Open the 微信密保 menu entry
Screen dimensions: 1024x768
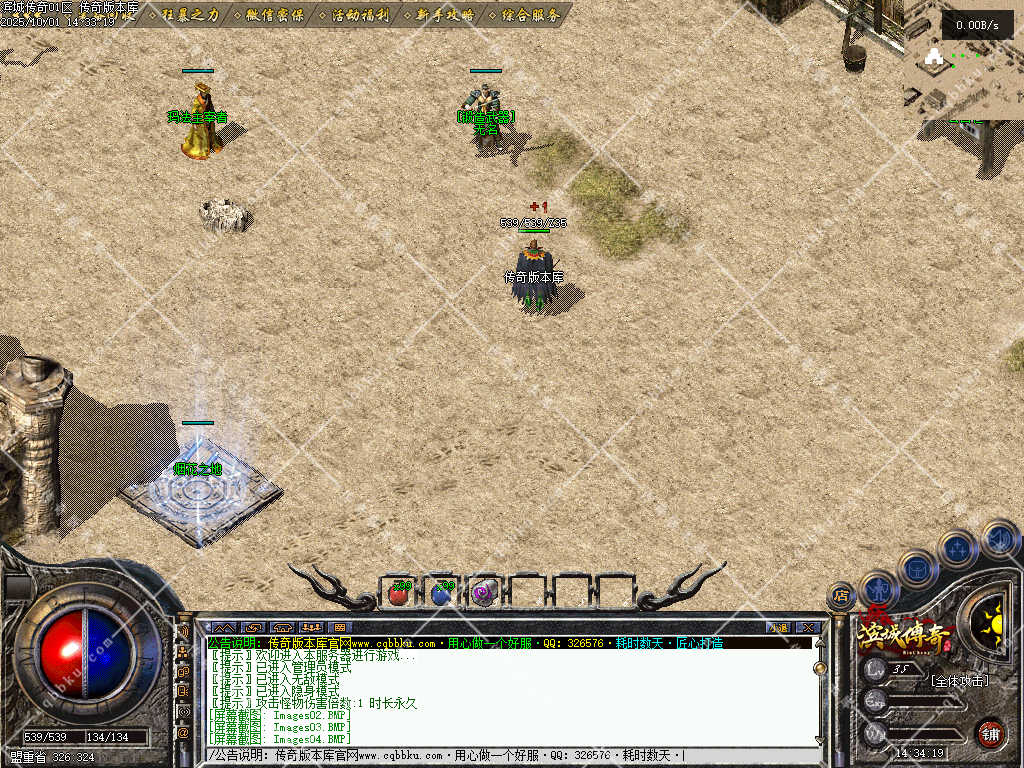tap(276, 15)
